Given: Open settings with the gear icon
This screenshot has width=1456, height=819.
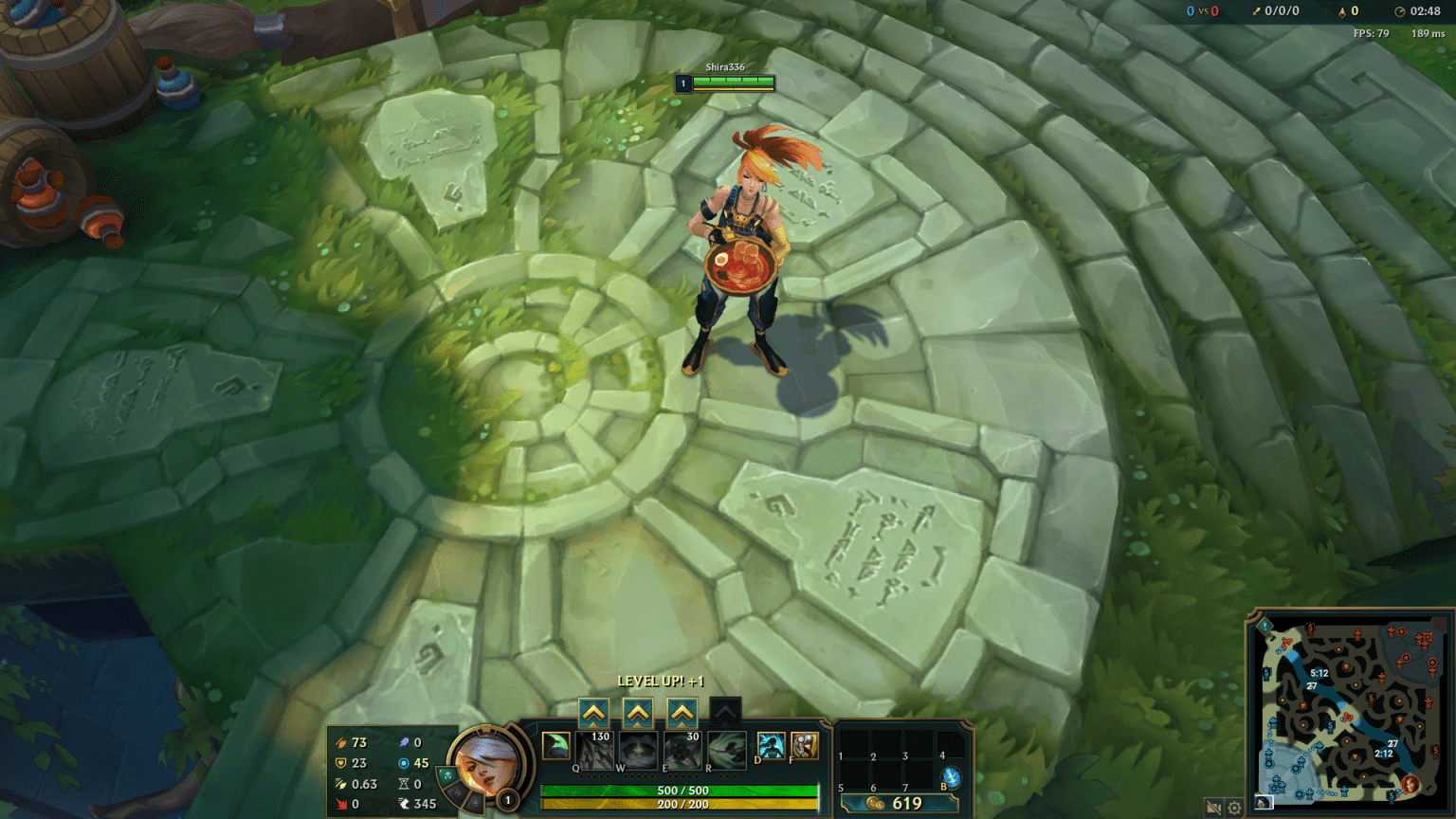Looking at the screenshot, I should coord(1233,809).
